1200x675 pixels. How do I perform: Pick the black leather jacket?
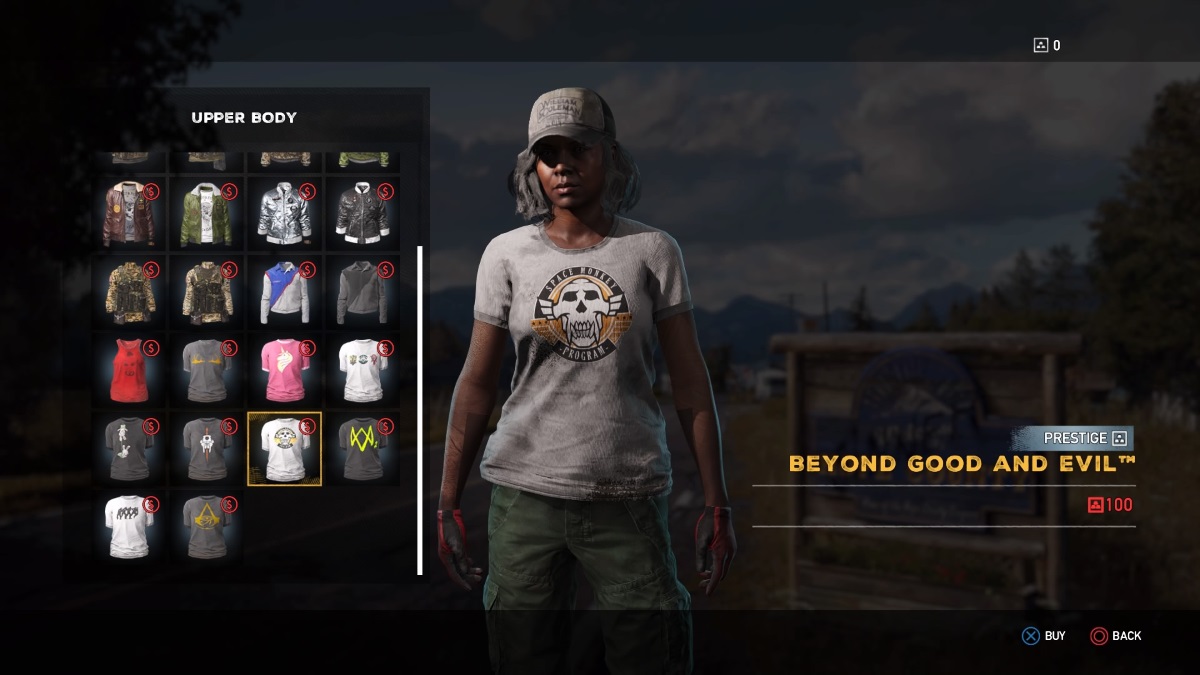point(363,213)
